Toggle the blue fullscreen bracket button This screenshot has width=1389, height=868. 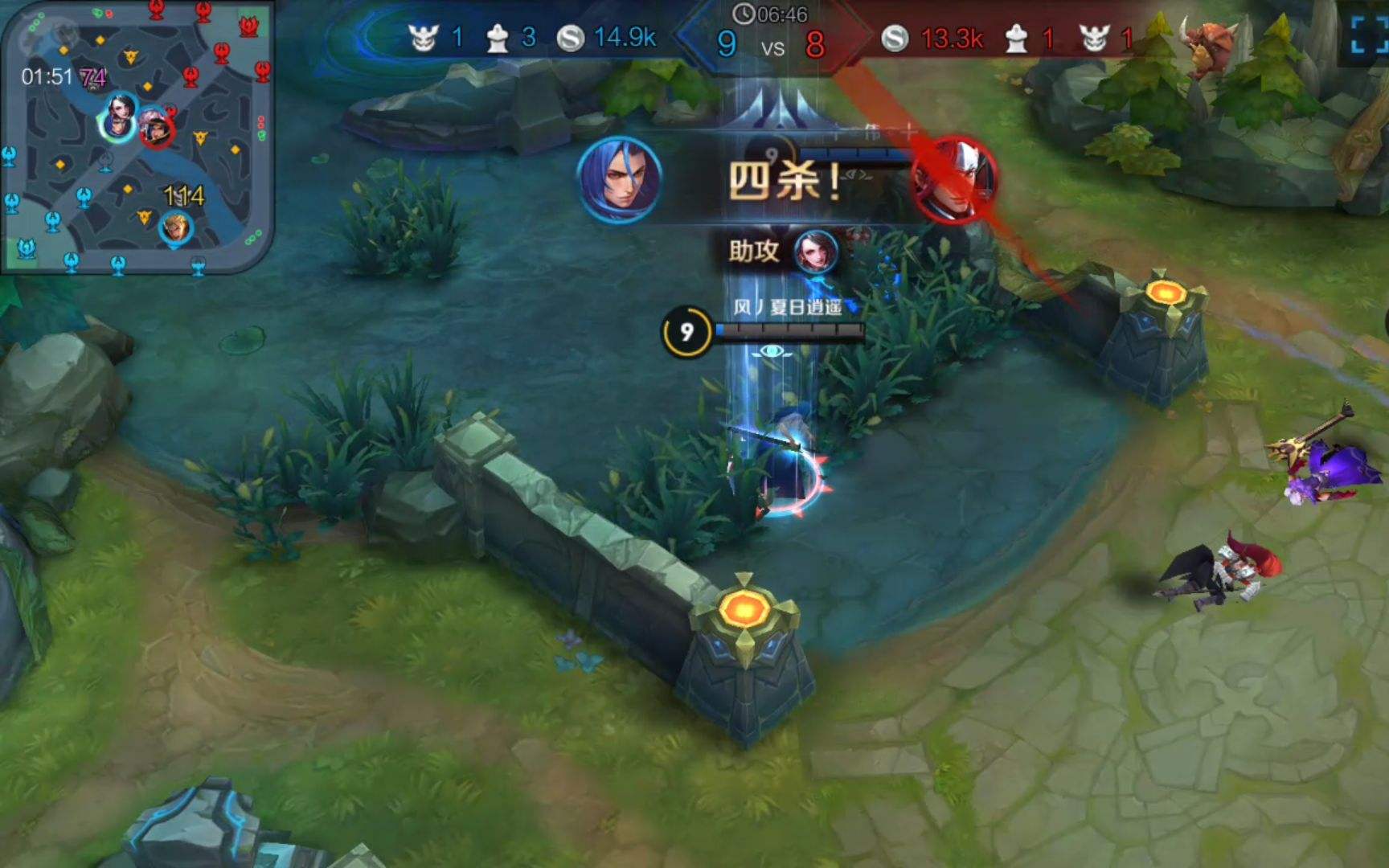coord(1370,34)
